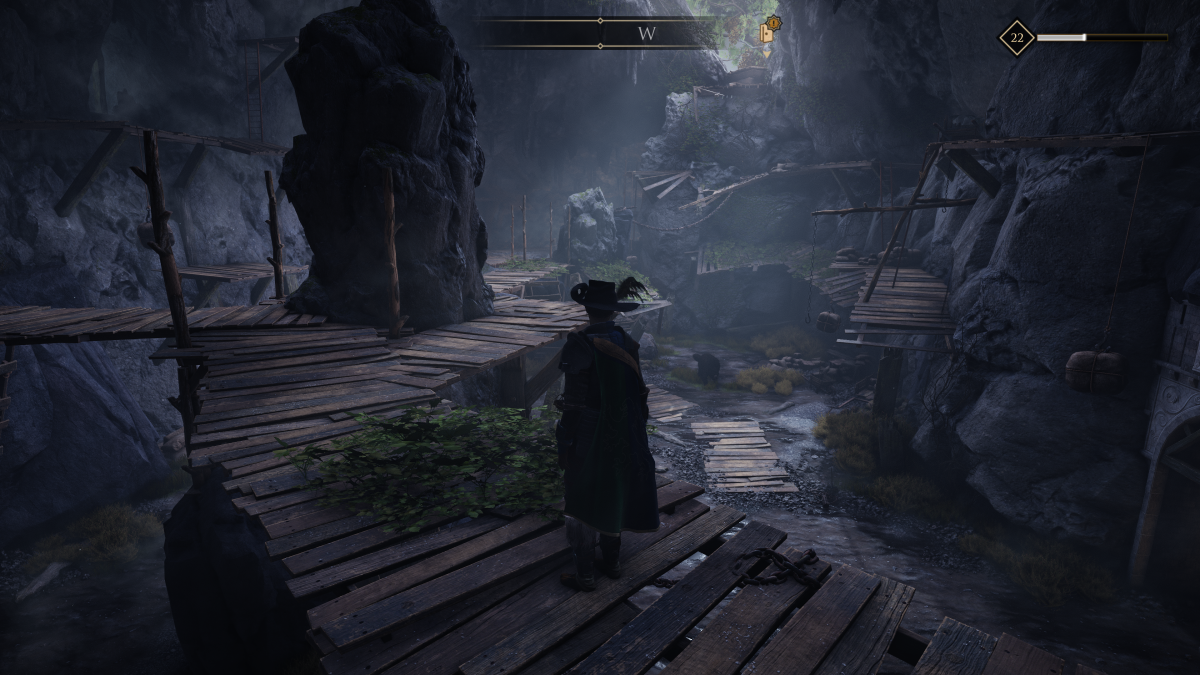Open the level 22 diamond badge

1016,38
